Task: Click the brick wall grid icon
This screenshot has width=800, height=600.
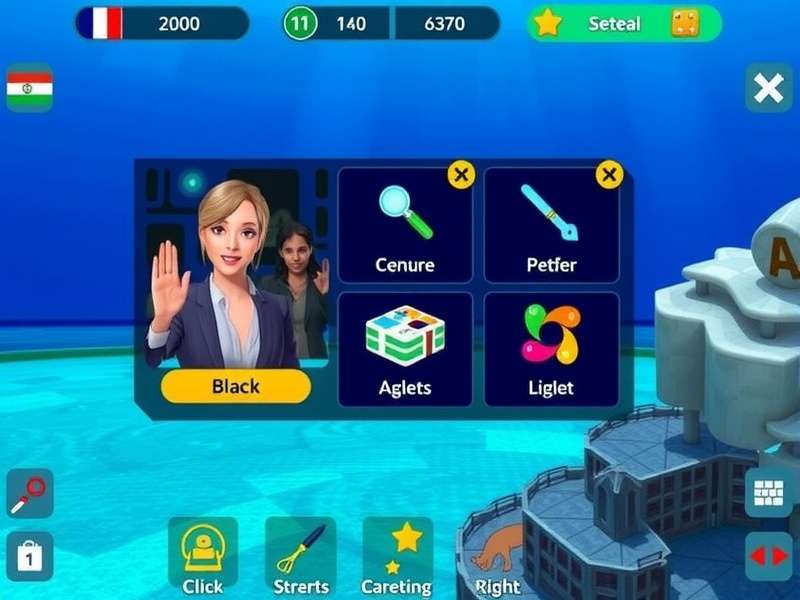Action: pos(768,493)
